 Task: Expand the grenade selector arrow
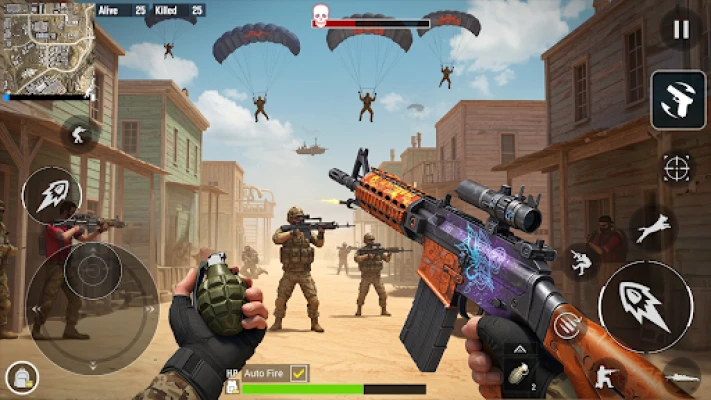point(519,351)
